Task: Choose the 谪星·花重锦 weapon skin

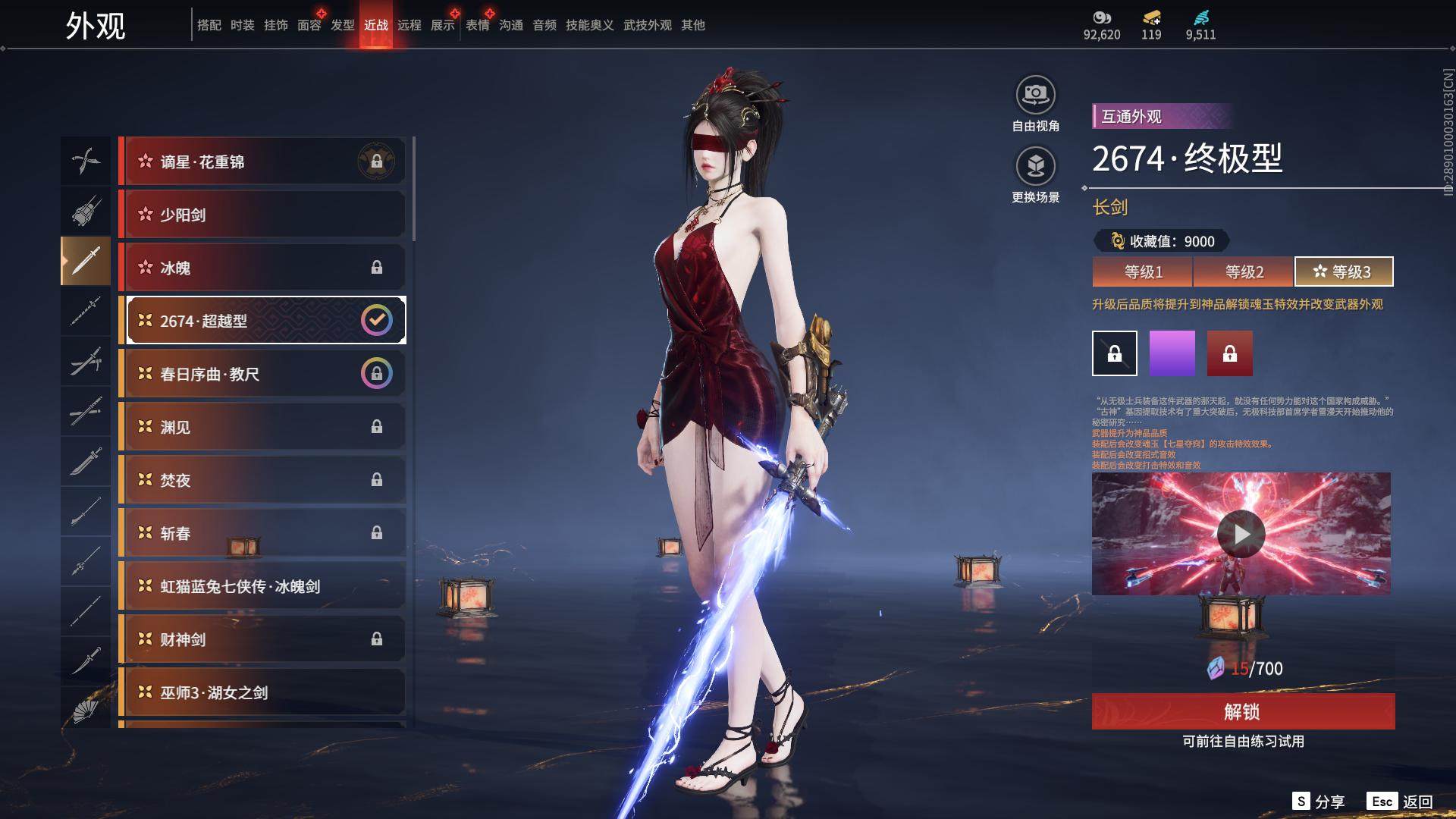Action: tap(262, 162)
